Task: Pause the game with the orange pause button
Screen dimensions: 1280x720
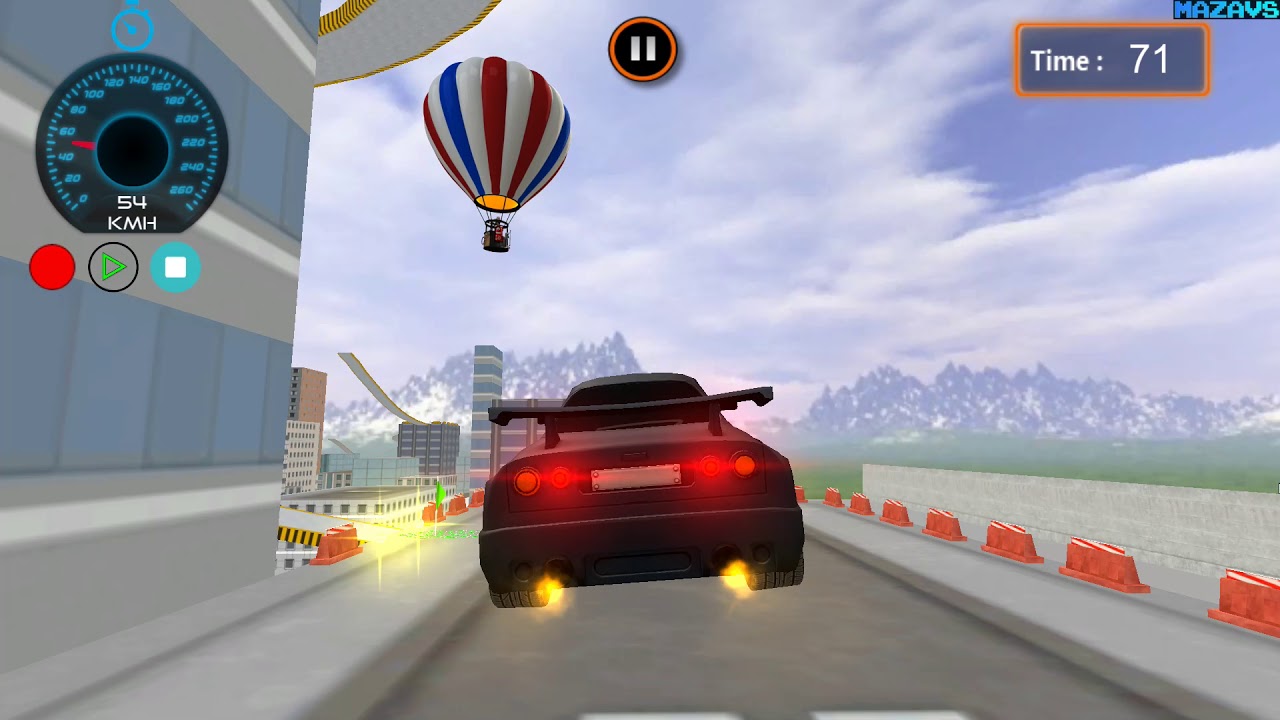Action: (x=643, y=49)
